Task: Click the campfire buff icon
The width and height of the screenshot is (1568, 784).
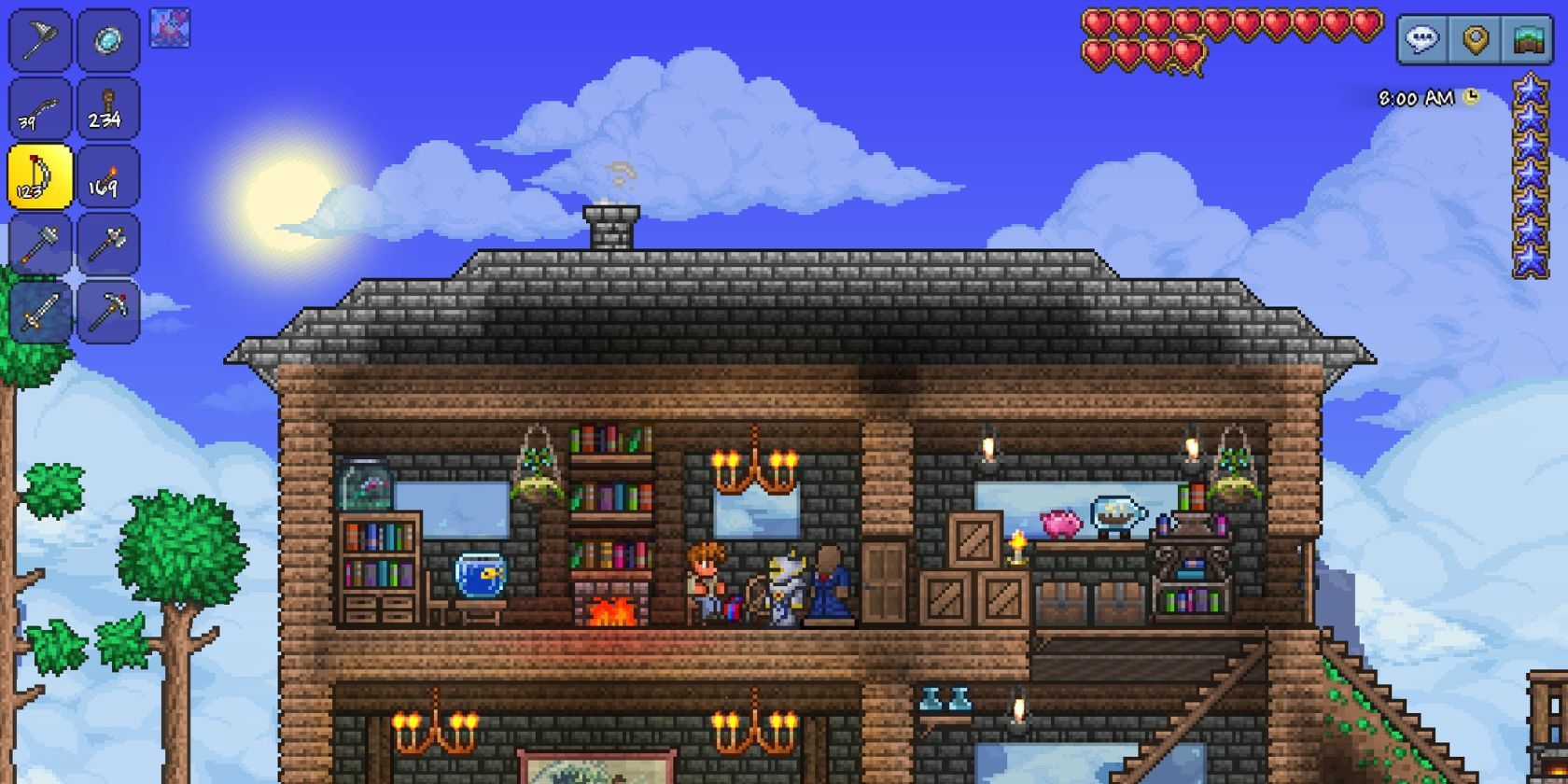Action: [170, 28]
